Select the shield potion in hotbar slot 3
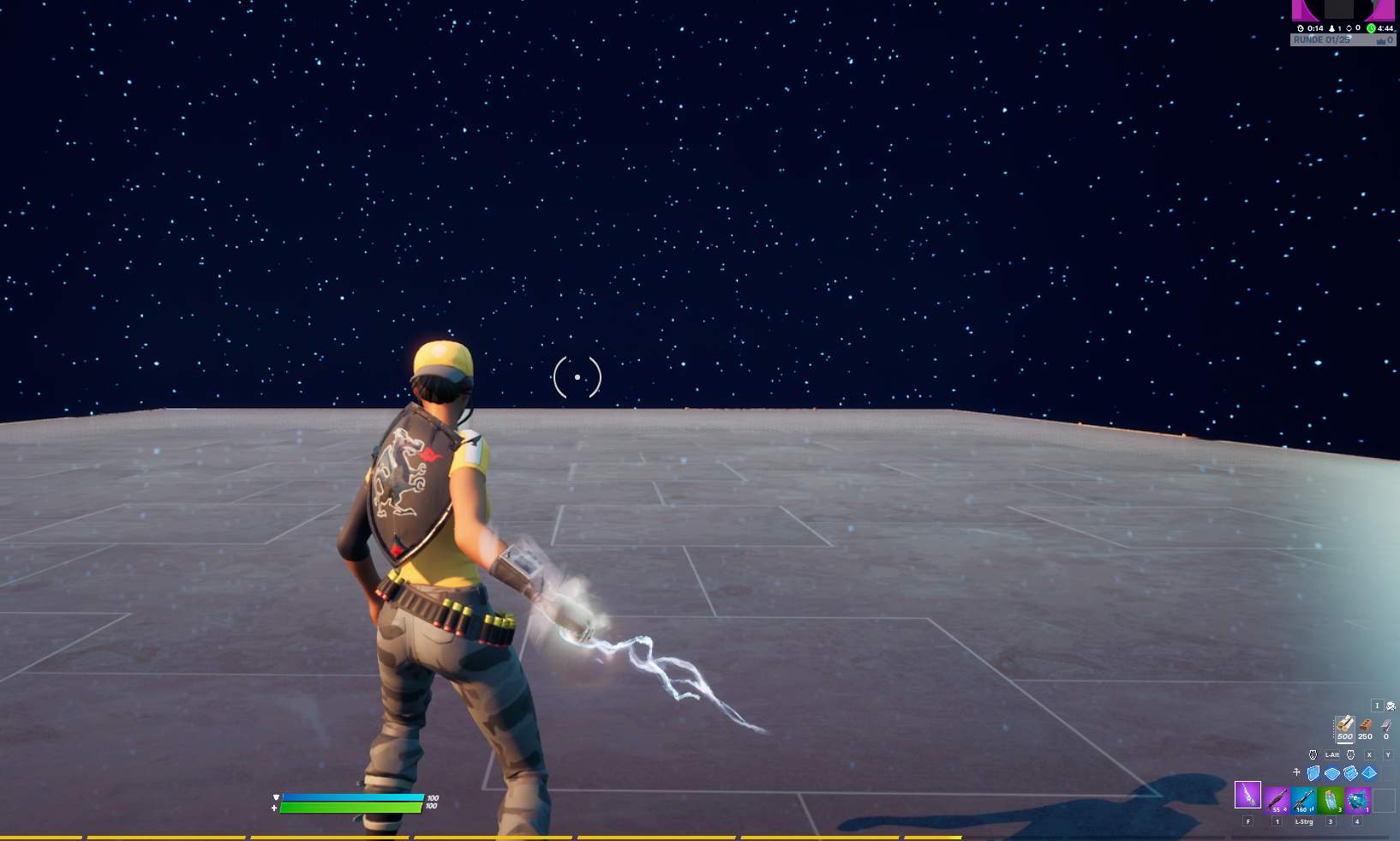Screen dimensions: 1400x841 click(x=1331, y=799)
